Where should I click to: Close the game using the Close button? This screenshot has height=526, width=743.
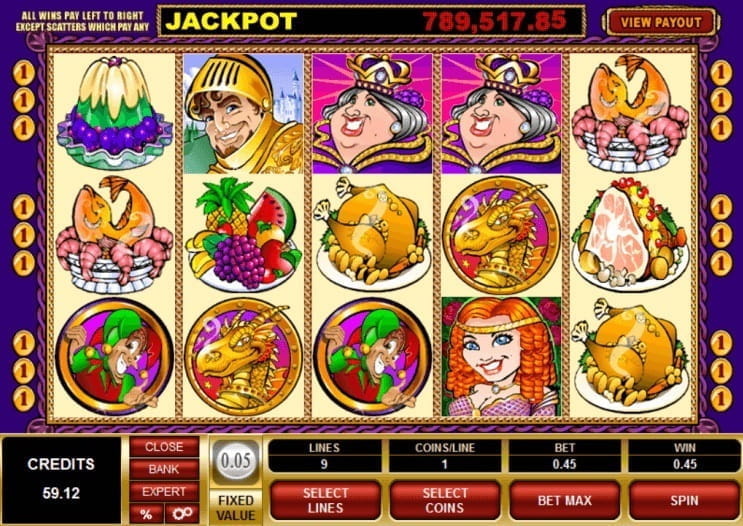point(164,447)
